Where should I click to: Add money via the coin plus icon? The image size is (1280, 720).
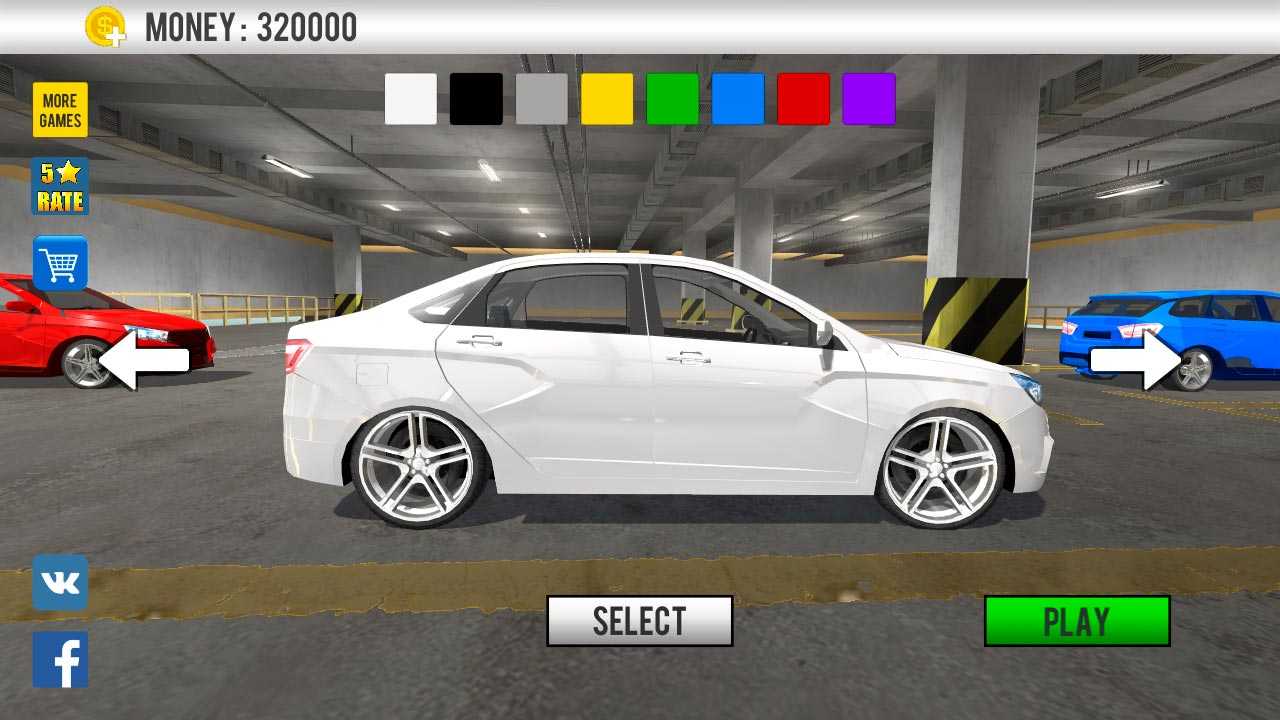[x=105, y=27]
